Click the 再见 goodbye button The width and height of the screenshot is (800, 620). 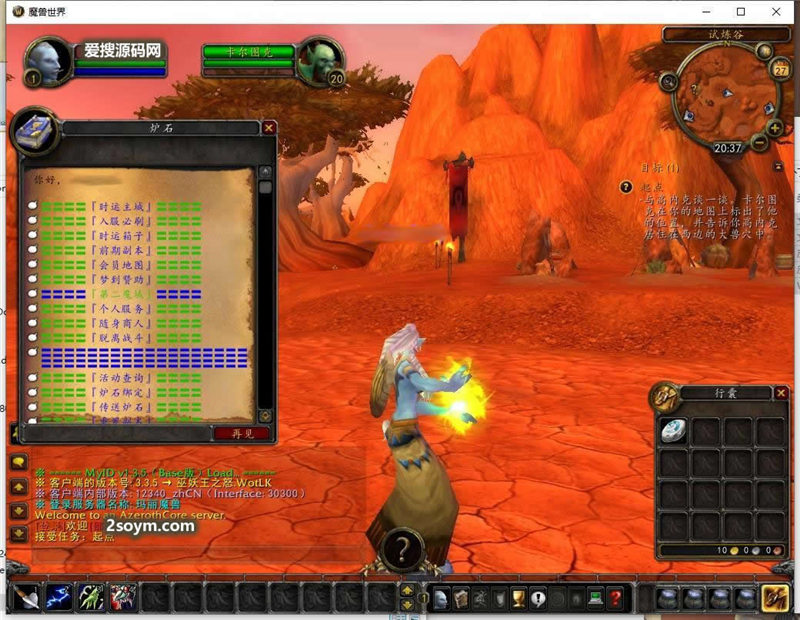[x=240, y=433]
